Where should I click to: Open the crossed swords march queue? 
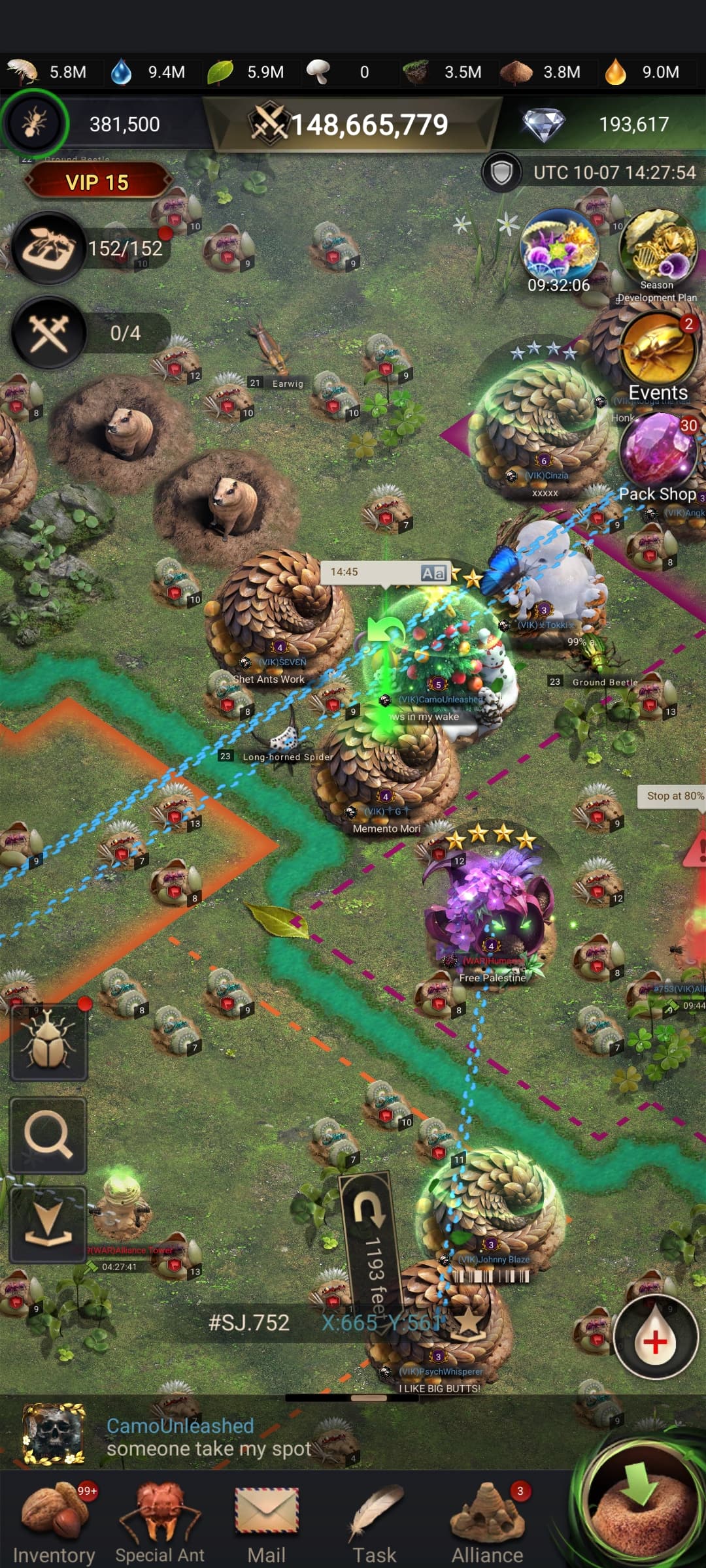(49, 332)
